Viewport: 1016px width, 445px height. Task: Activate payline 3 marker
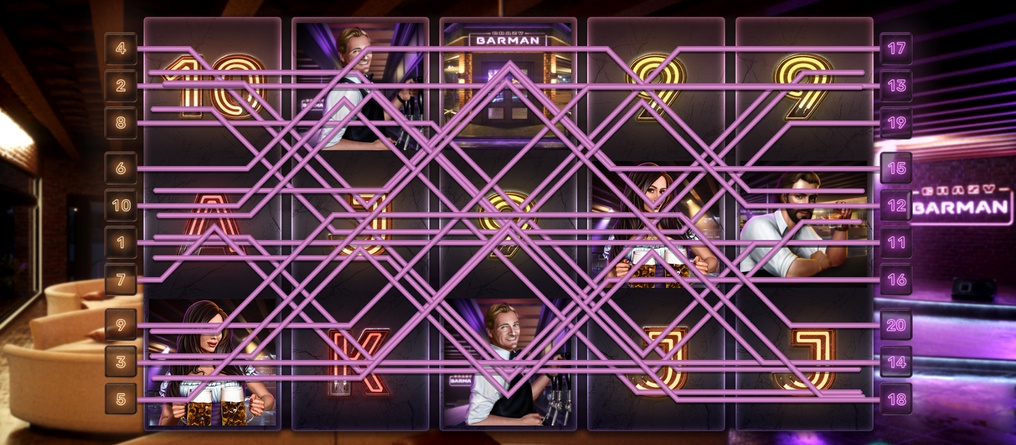click(120, 362)
